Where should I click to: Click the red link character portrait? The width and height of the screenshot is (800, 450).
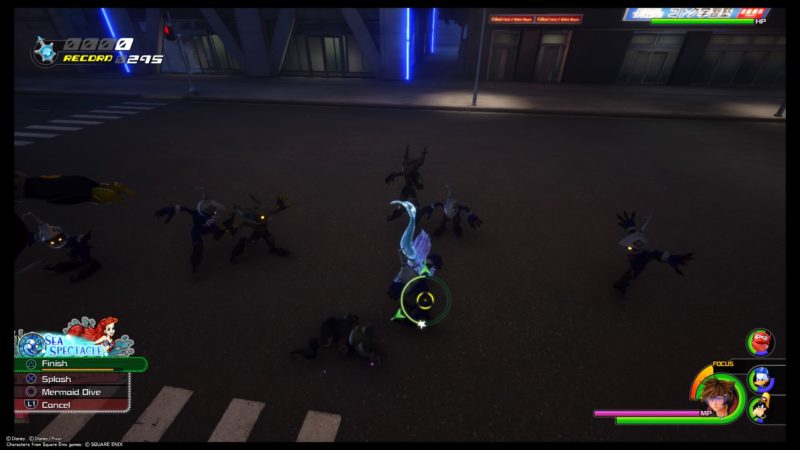761,342
